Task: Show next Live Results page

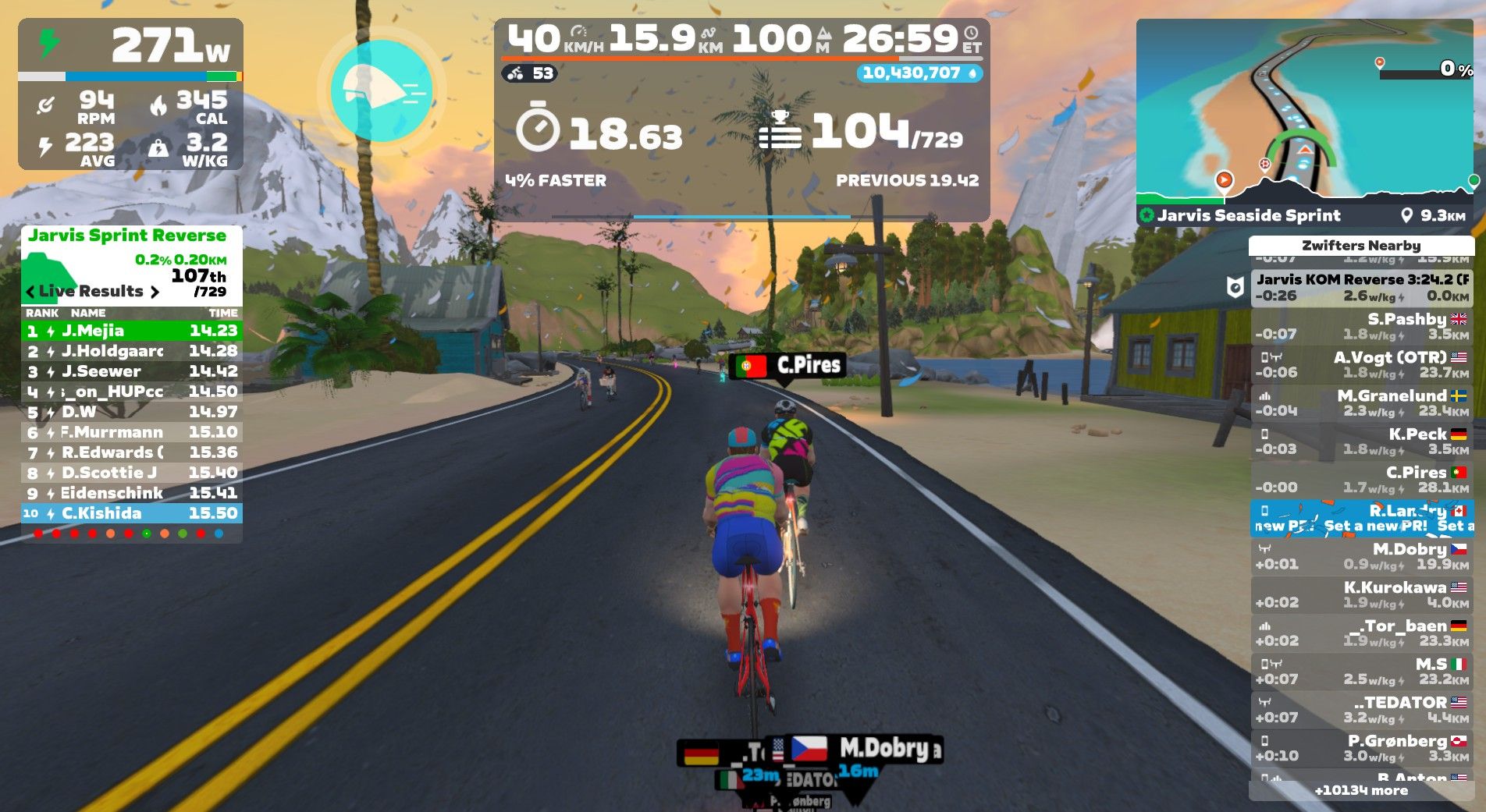Action: (x=155, y=292)
